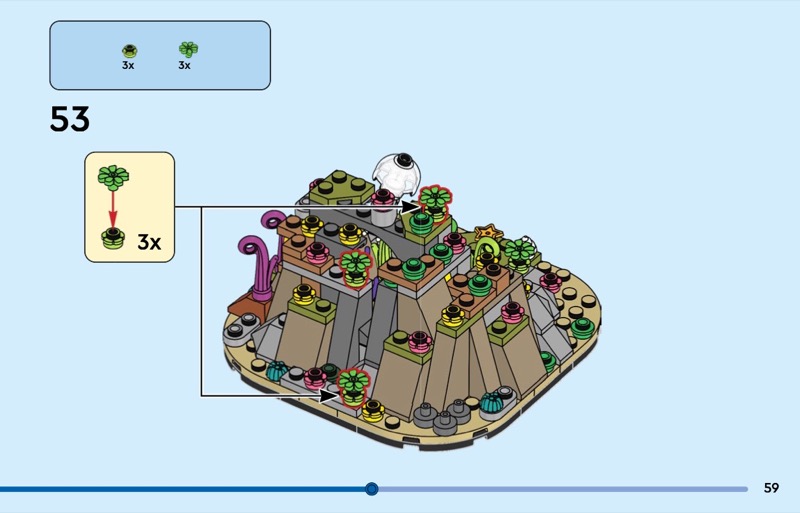800x513 pixels.
Task: Jump ahead on the unfilled progress bar track
Action: [560, 489]
